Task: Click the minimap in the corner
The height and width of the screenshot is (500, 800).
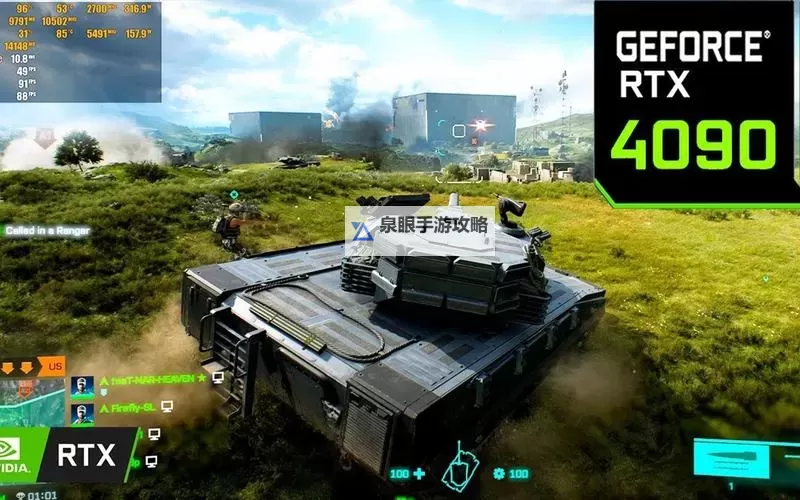Action: 32,400
